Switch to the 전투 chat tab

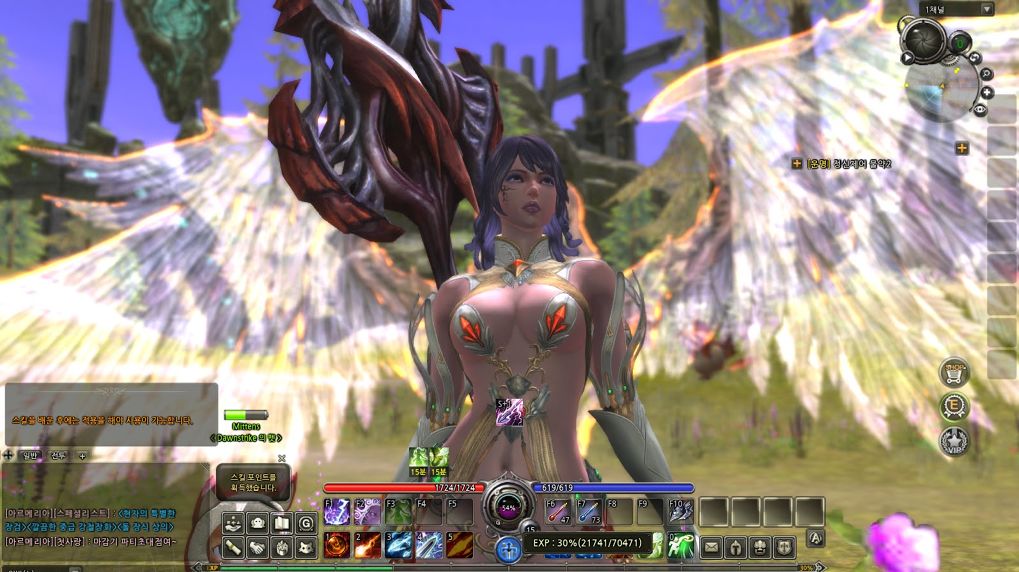[x=58, y=455]
